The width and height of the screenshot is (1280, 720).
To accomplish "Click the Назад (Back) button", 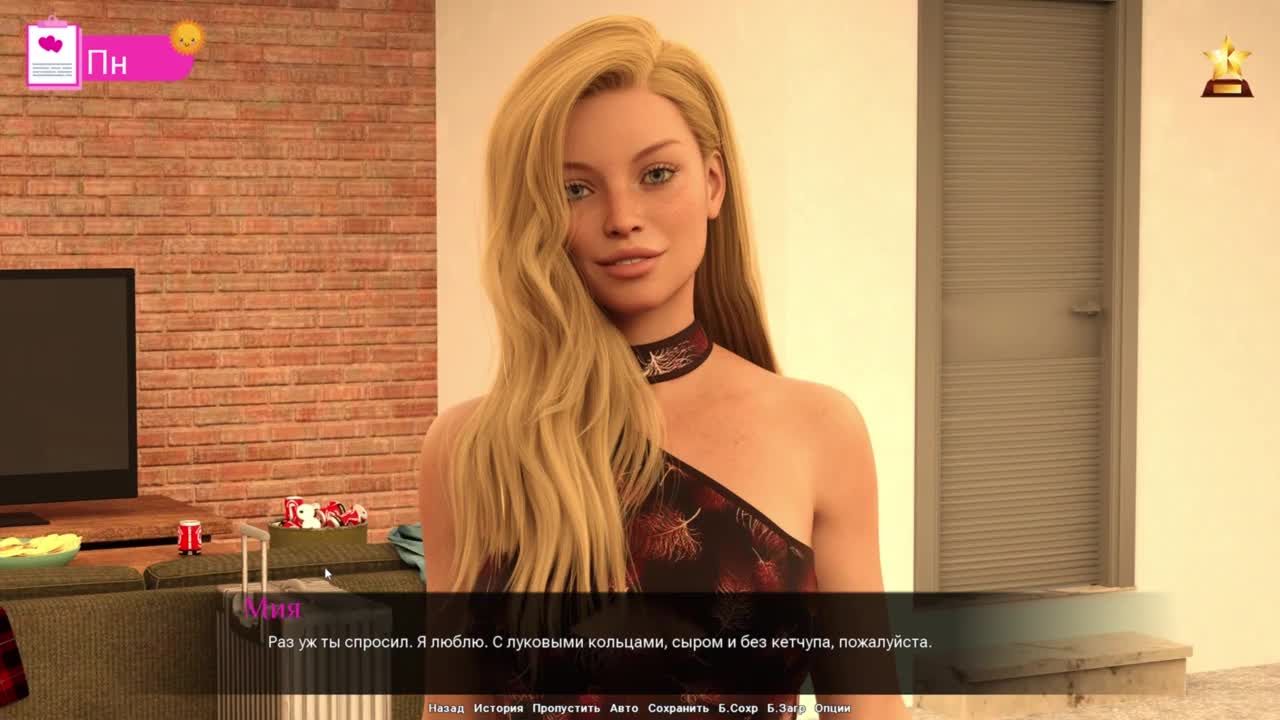I will pos(446,708).
